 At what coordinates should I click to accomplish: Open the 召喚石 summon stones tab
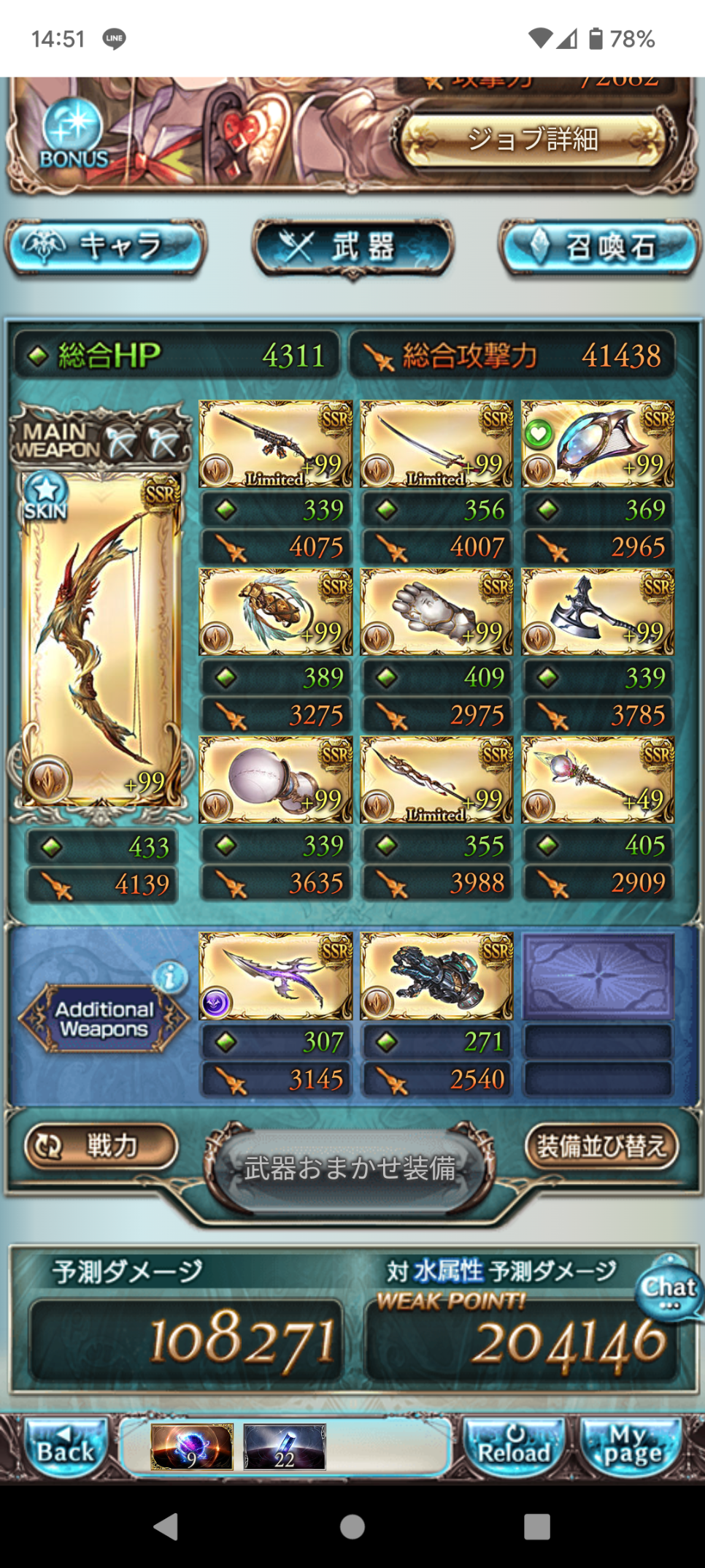pos(598,247)
